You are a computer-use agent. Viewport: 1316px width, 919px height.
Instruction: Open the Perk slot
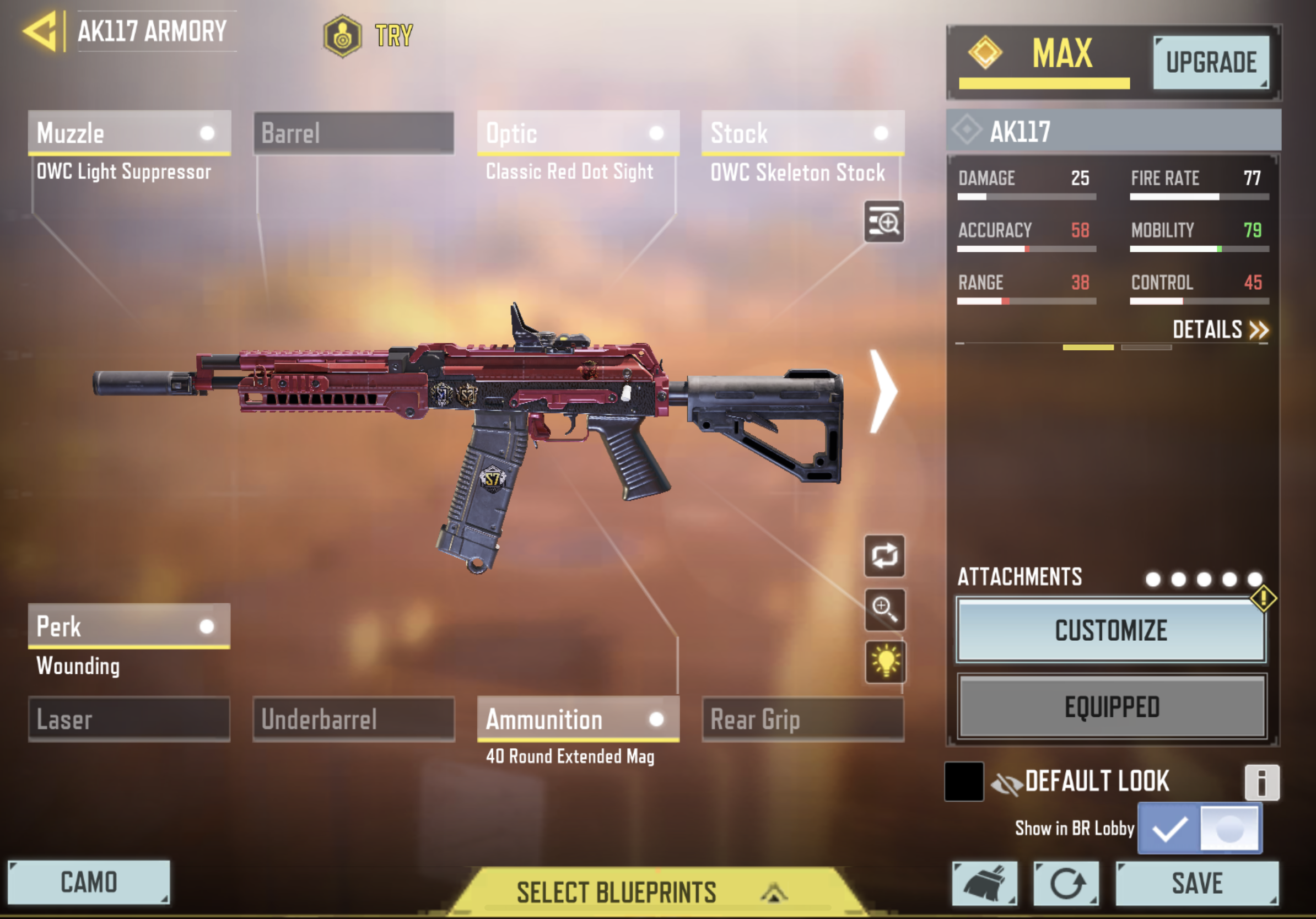click(x=129, y=626)
